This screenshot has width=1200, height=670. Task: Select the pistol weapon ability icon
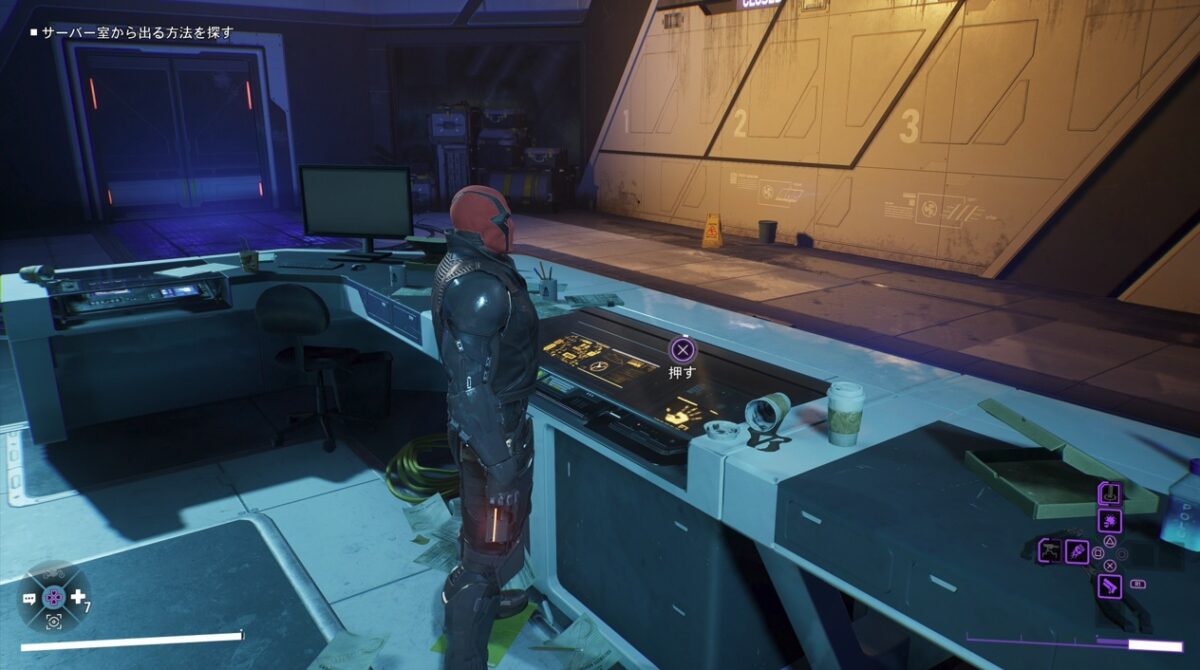point(1109,586)
